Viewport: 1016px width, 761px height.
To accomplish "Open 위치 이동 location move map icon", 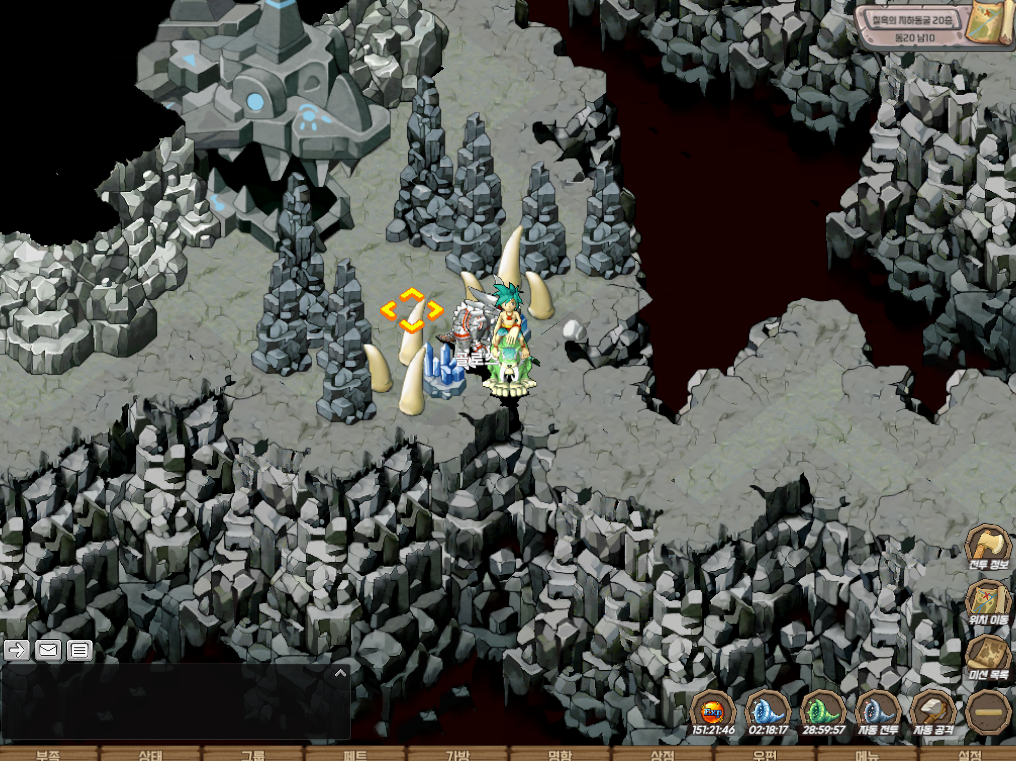I will click(x=988, y=601).
